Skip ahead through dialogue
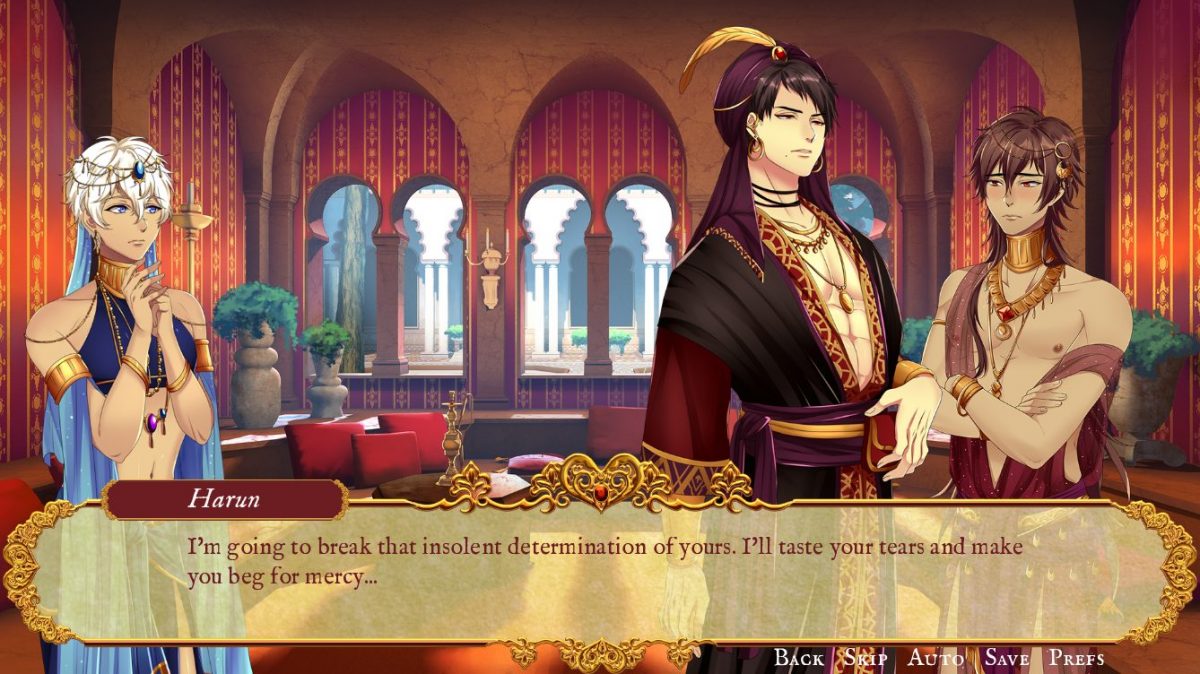Viewport: 1200px width, 674px height. pos(865,657)
